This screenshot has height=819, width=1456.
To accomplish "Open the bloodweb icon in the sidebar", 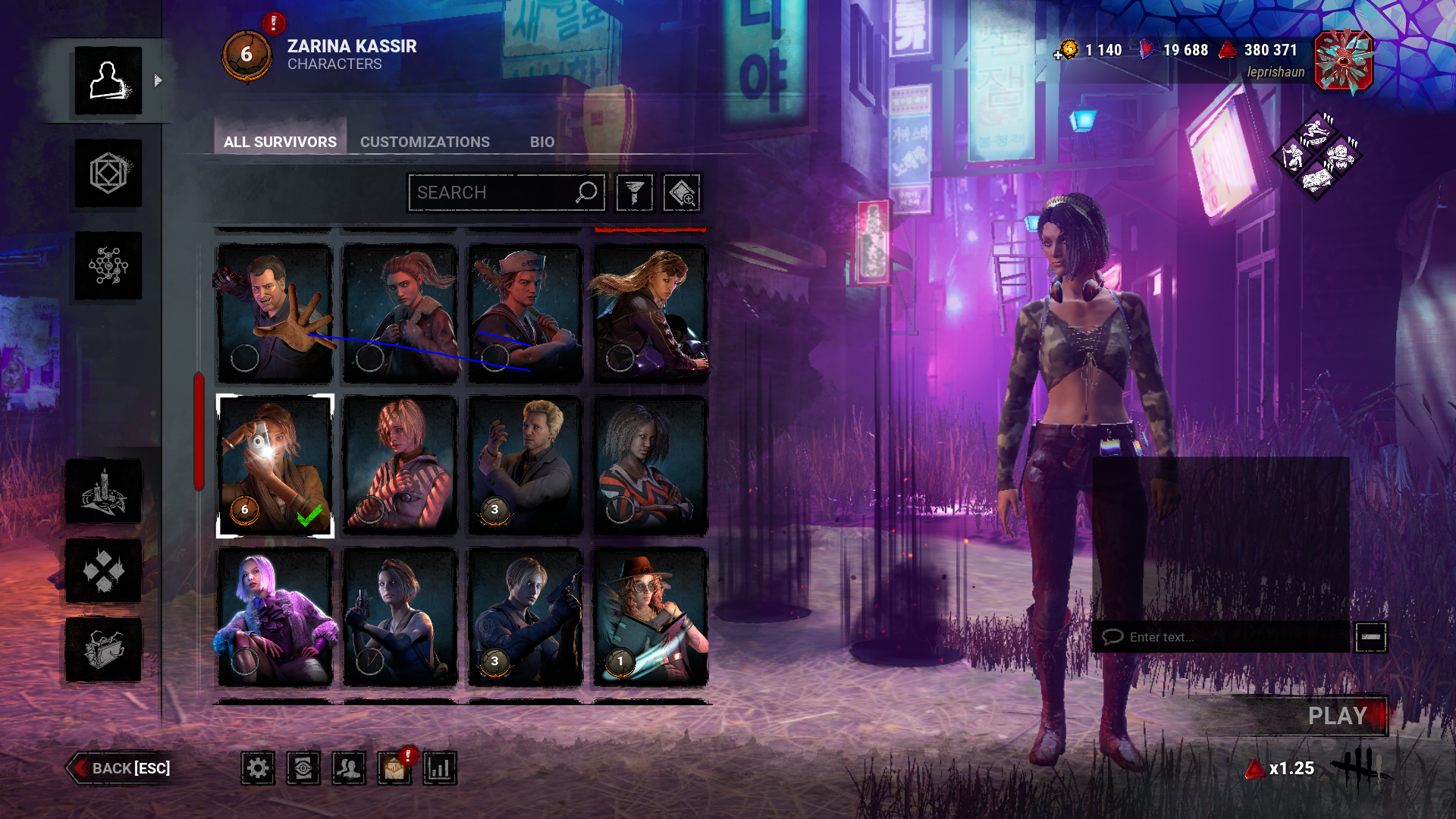I will point(108,265).
